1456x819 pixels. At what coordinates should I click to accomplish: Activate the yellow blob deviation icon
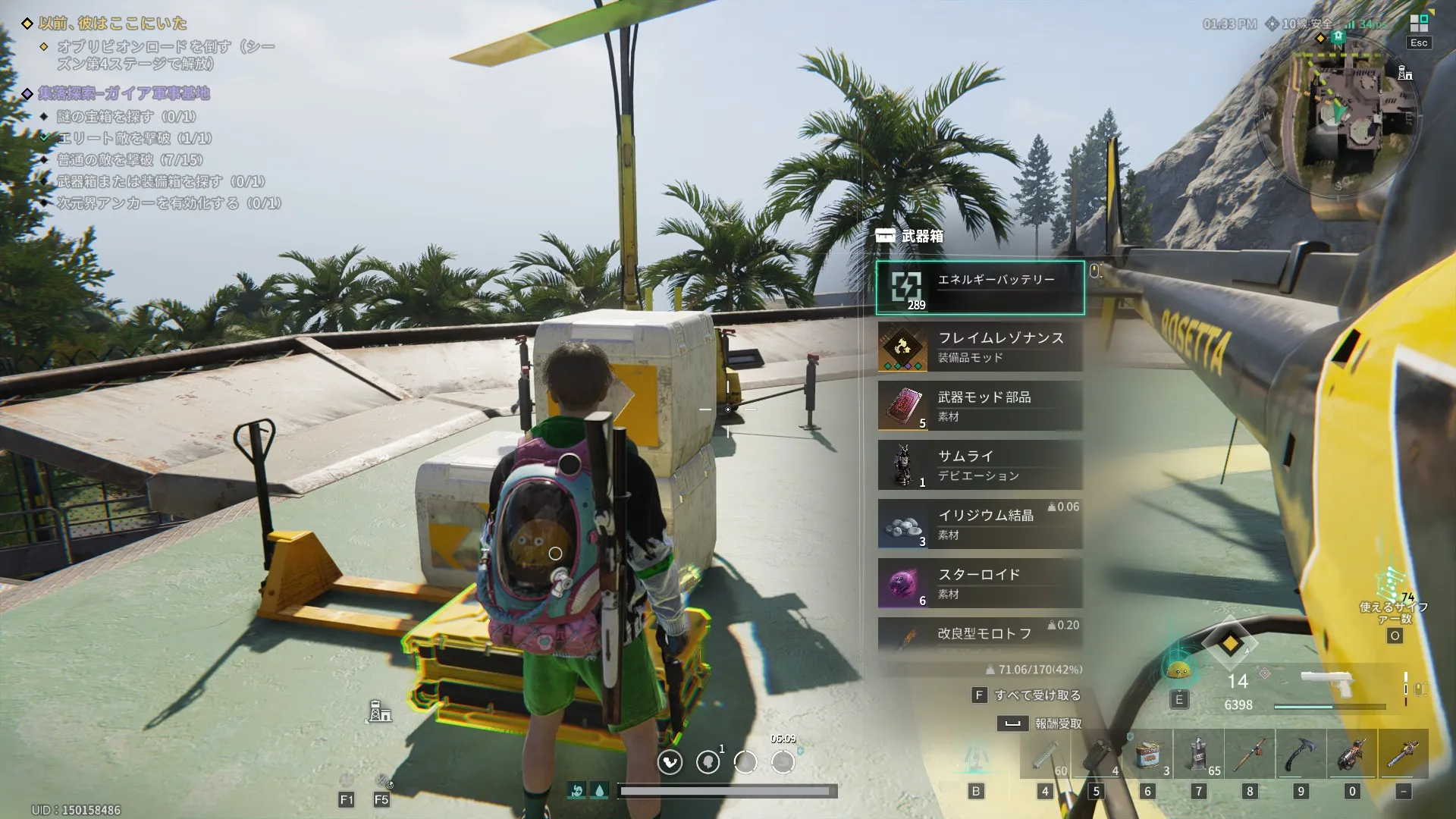click(1178, 669)
